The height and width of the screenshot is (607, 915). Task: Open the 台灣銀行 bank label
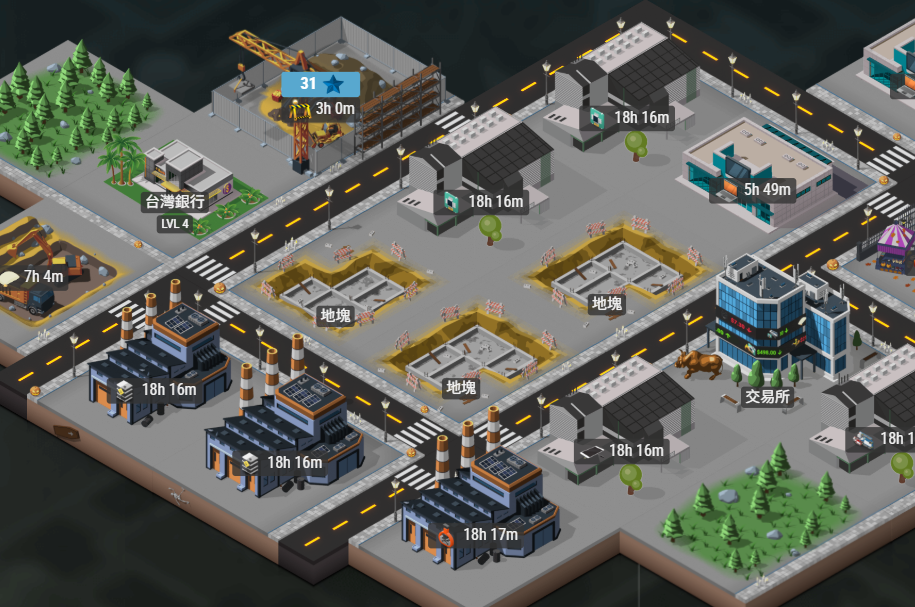(175, 202)
